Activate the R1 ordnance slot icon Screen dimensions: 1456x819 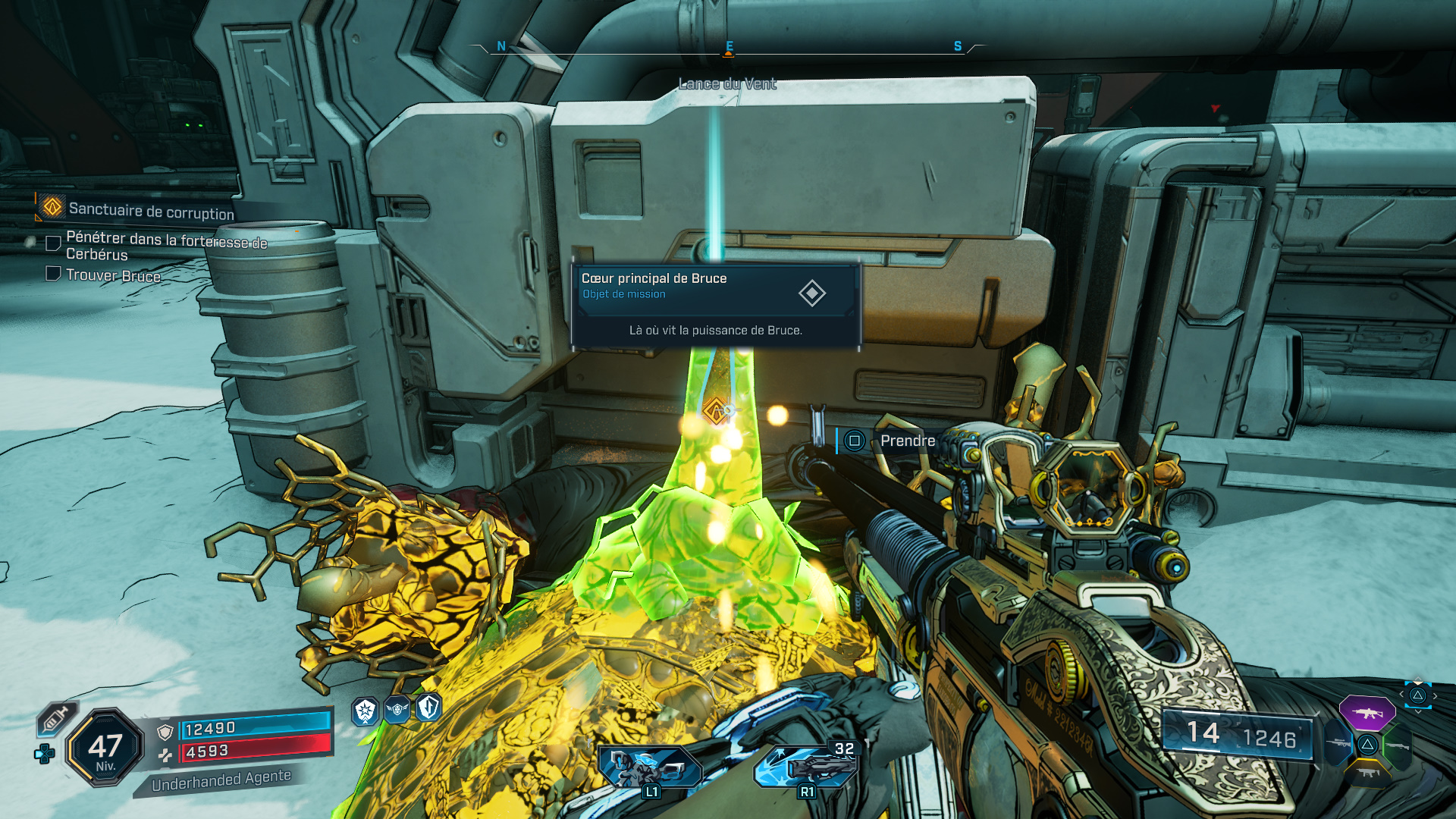[x=805, y=766]
